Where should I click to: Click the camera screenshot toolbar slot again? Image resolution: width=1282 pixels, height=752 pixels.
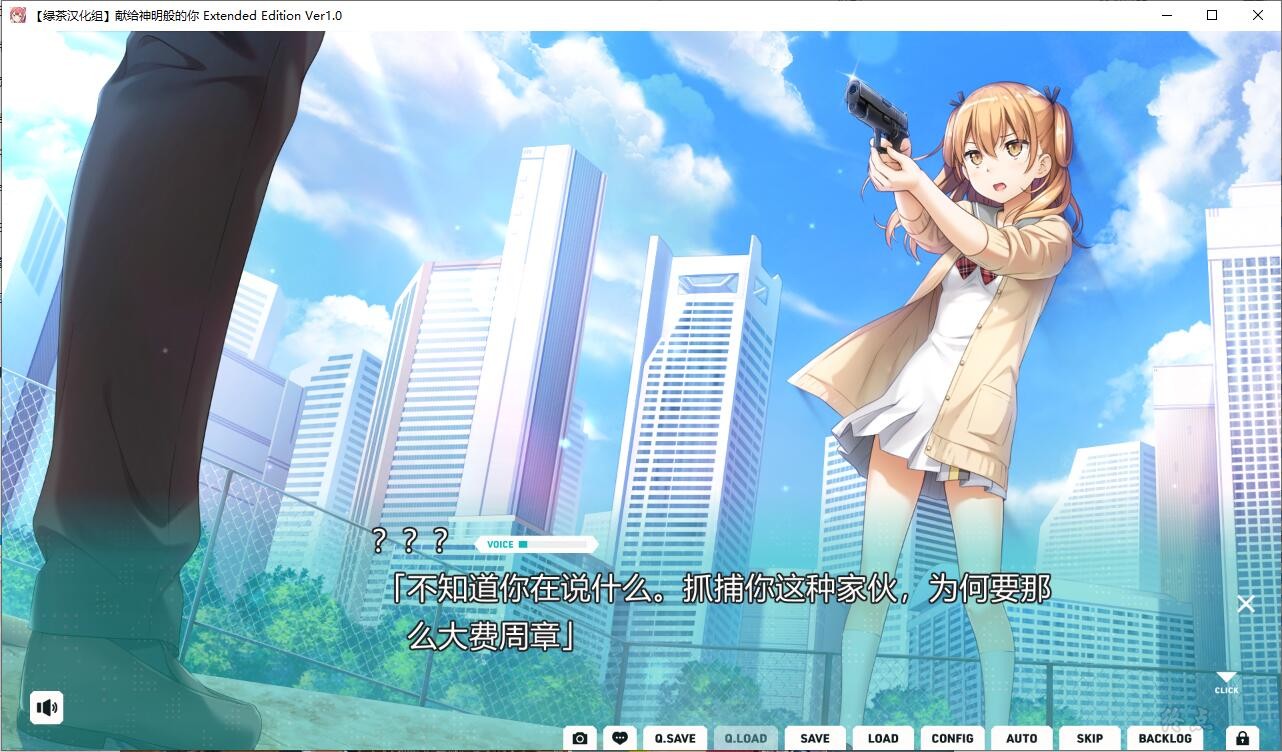point(580,738)
